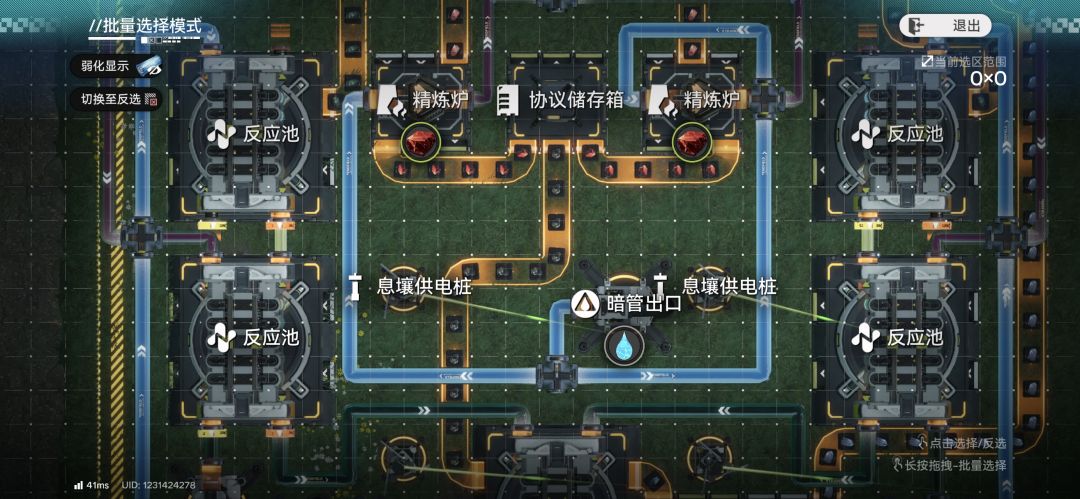This screenshot has width=1080, height=499.
Task: Switch to inverse selection via 切换至反选
Action: [120, 99]
